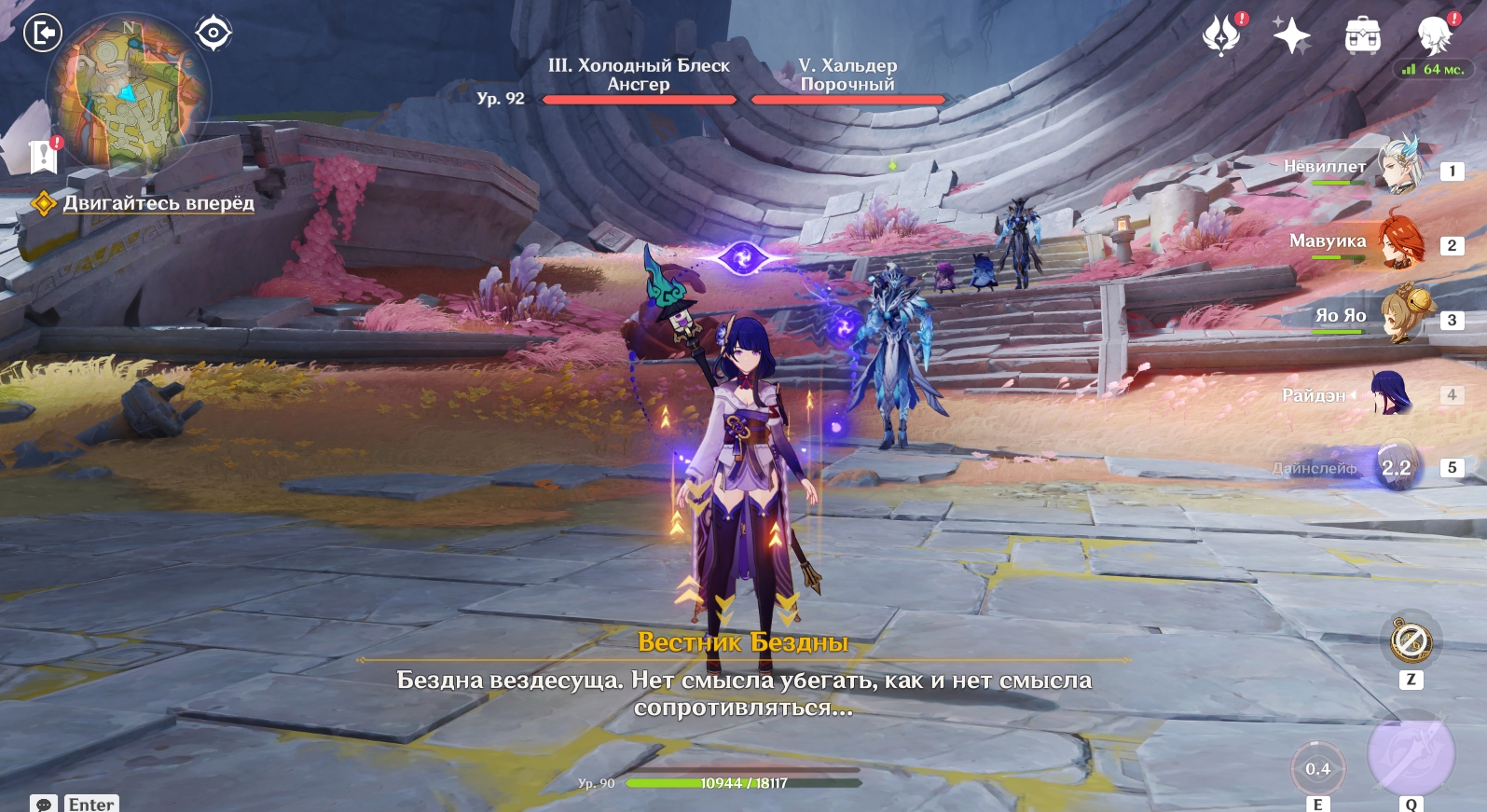Viewport: 1487px width, 812px height.
Task: Switch to party member Дайнслейф
Action: pos(1396,467)
